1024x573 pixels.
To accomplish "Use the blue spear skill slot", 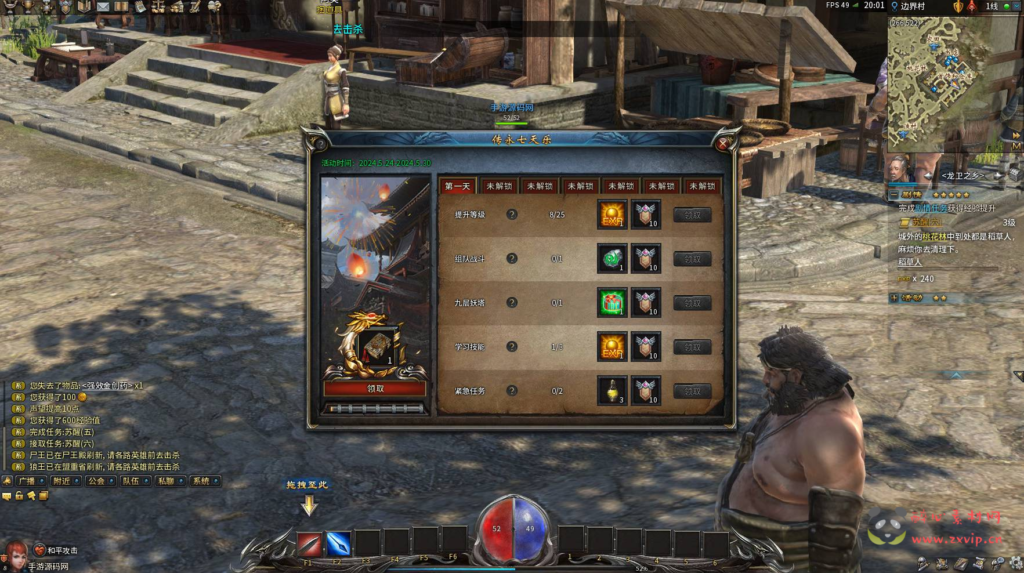I will pos(338,543).
